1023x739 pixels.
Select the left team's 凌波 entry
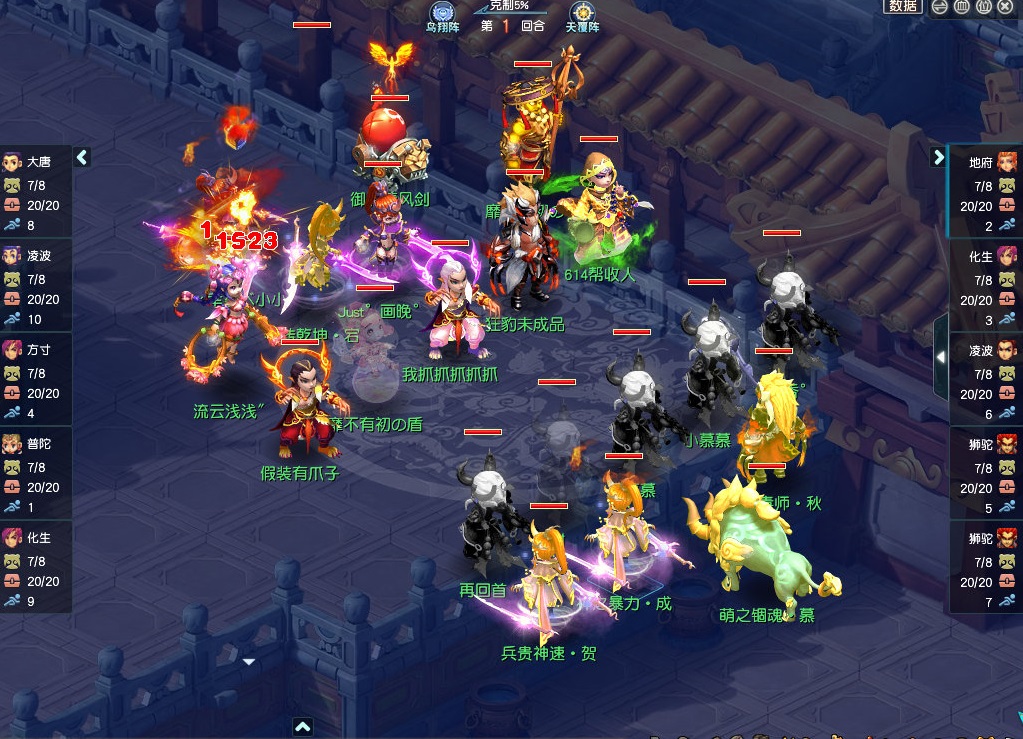point(36,285)
